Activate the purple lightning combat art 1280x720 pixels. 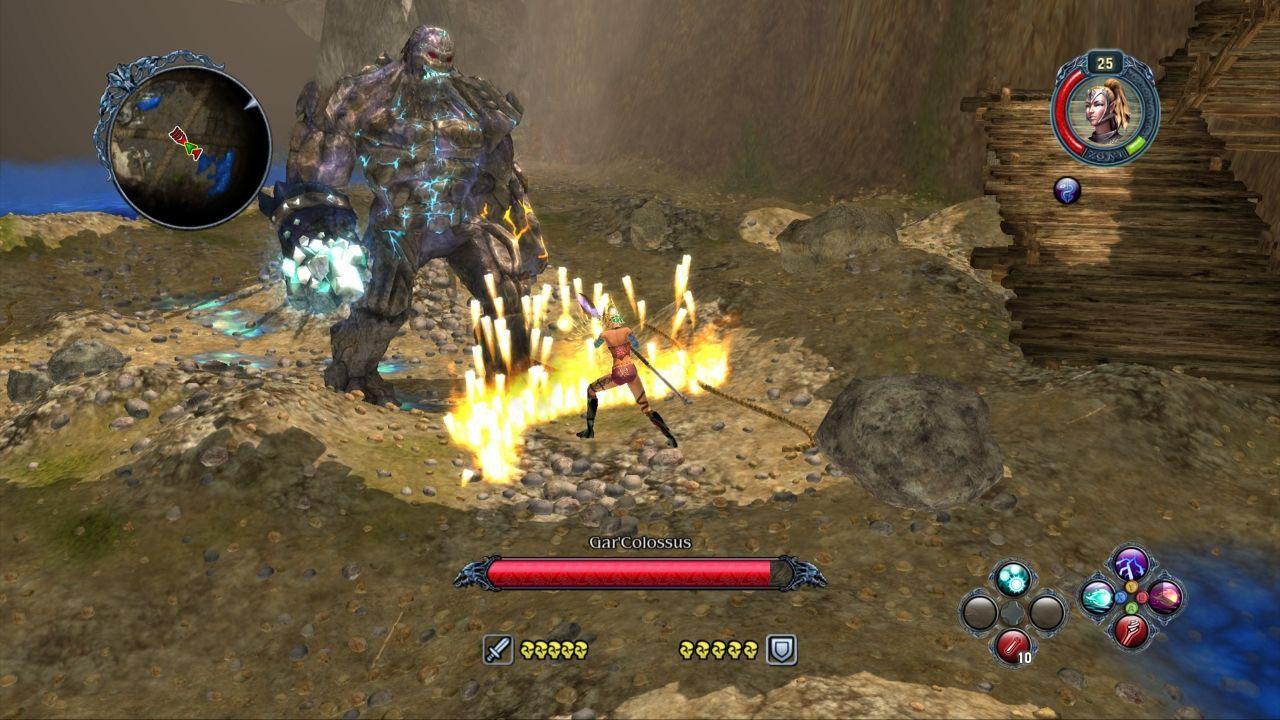1131,564
